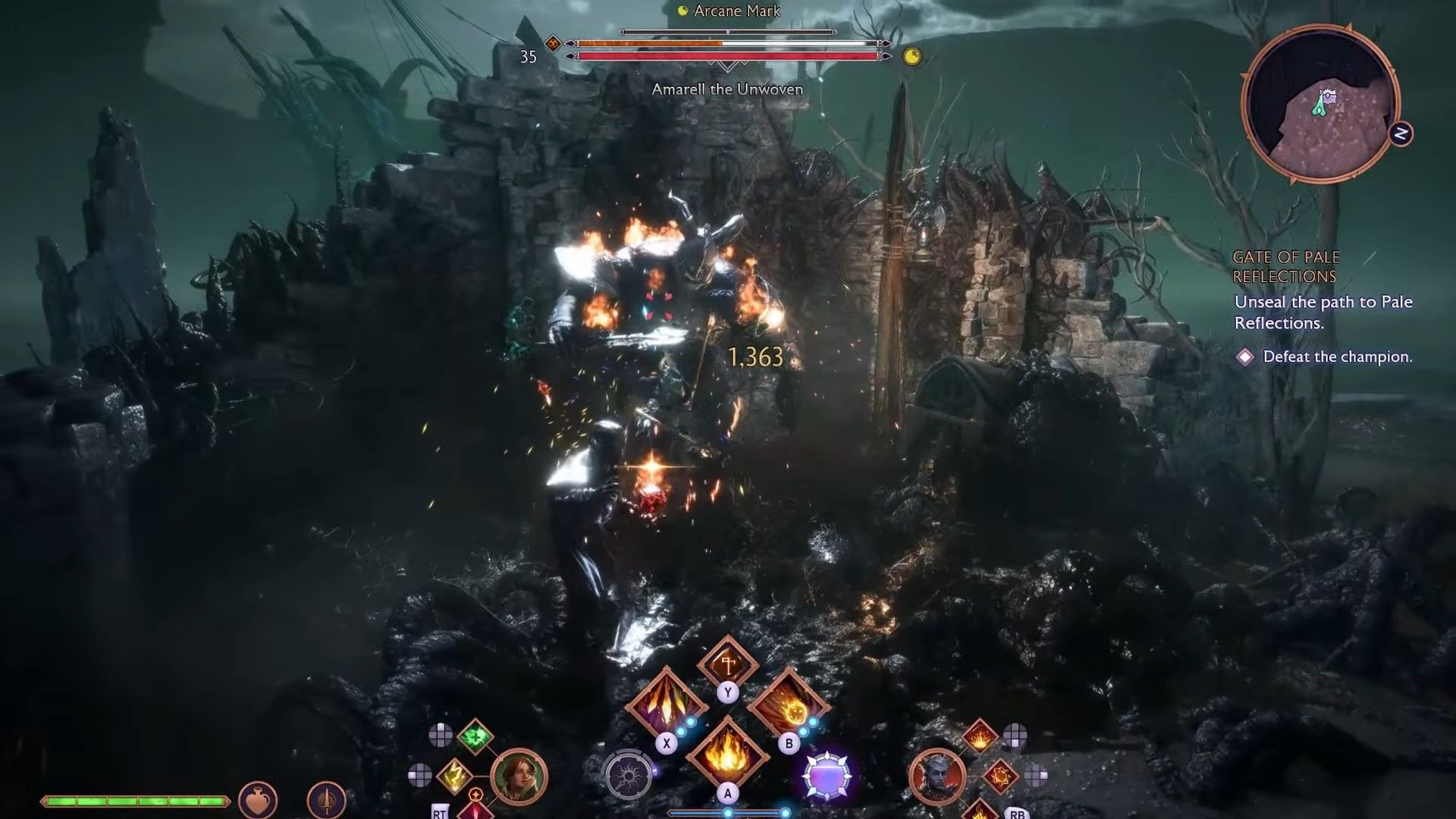Screen dimensions: 1456x819
Task: Click the blue mana bar at bottom center
Action: (x=728, y=814)
